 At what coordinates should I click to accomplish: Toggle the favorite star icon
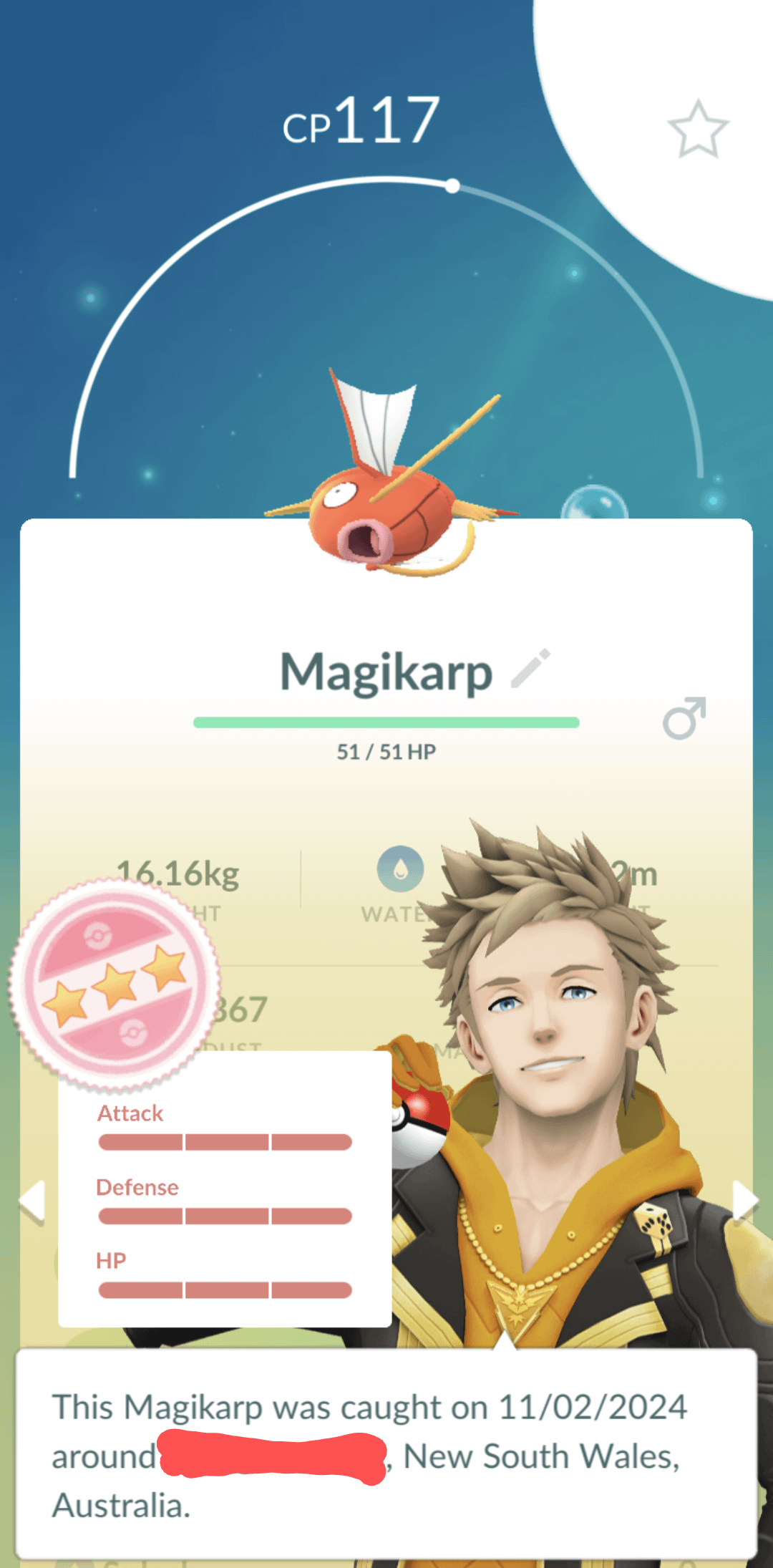[698, 129]
